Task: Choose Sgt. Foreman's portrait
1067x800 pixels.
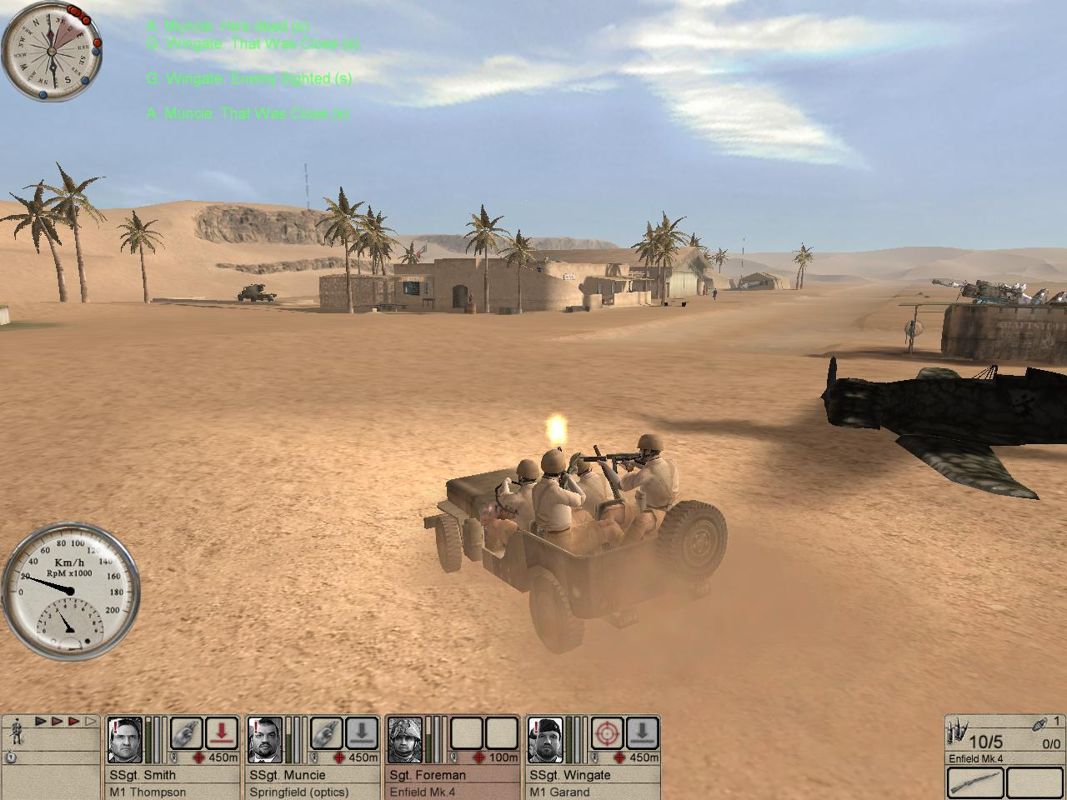Action: pyautogui.click(x=405, y=741)
